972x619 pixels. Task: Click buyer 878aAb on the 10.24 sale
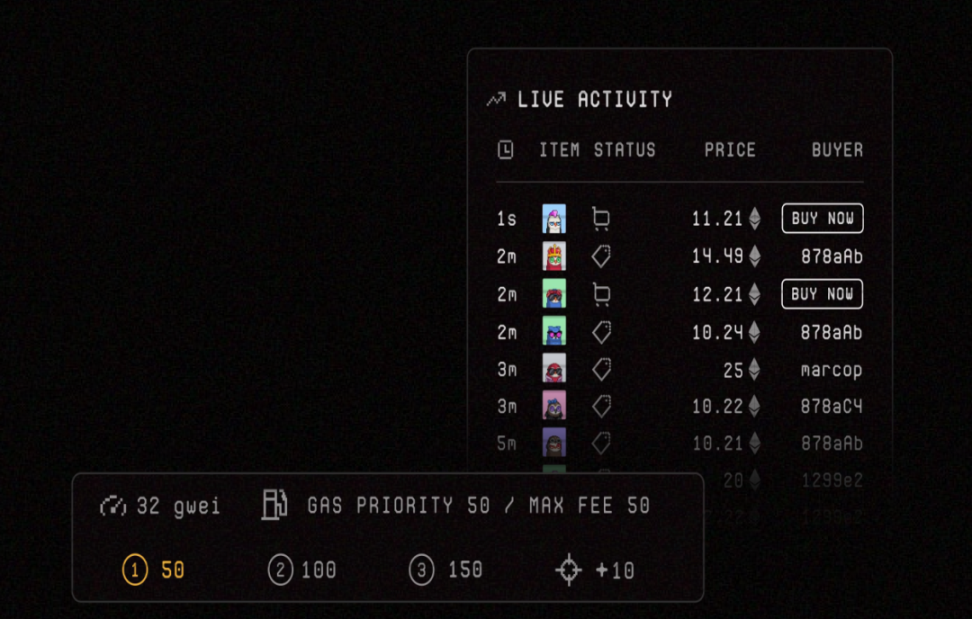pos(831,332)
